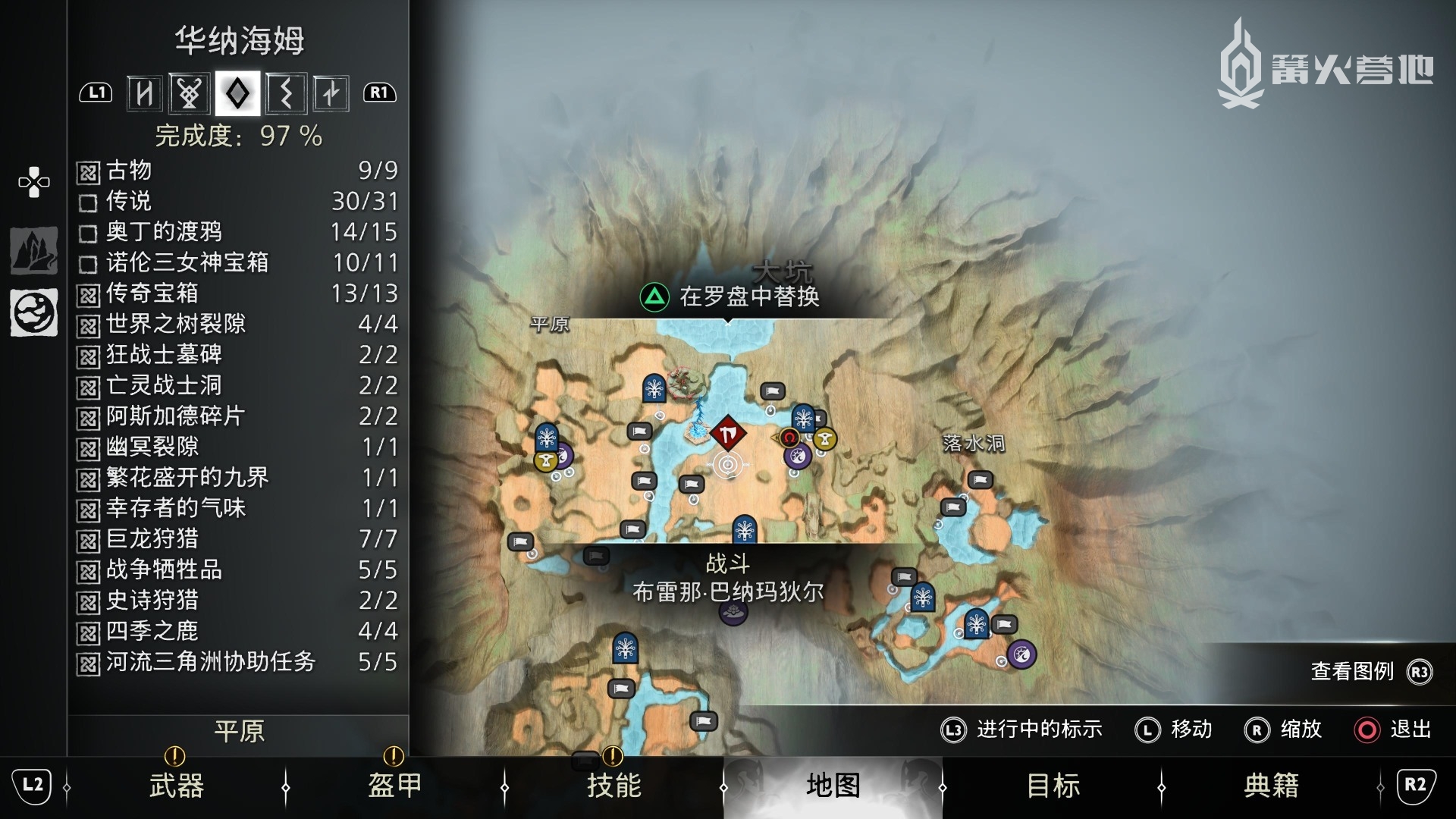Open the mountain realm icon on the sidebar

click(x=33, y=250)
